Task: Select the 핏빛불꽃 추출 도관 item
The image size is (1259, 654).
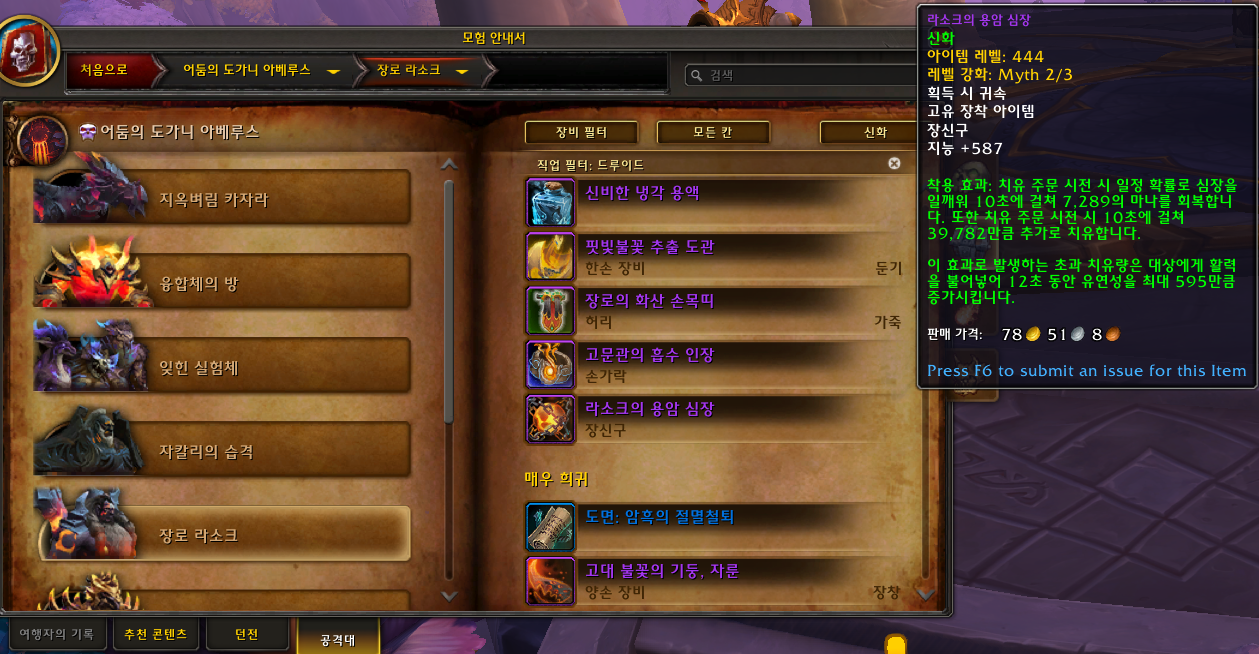Action: (x=650, y=247)
